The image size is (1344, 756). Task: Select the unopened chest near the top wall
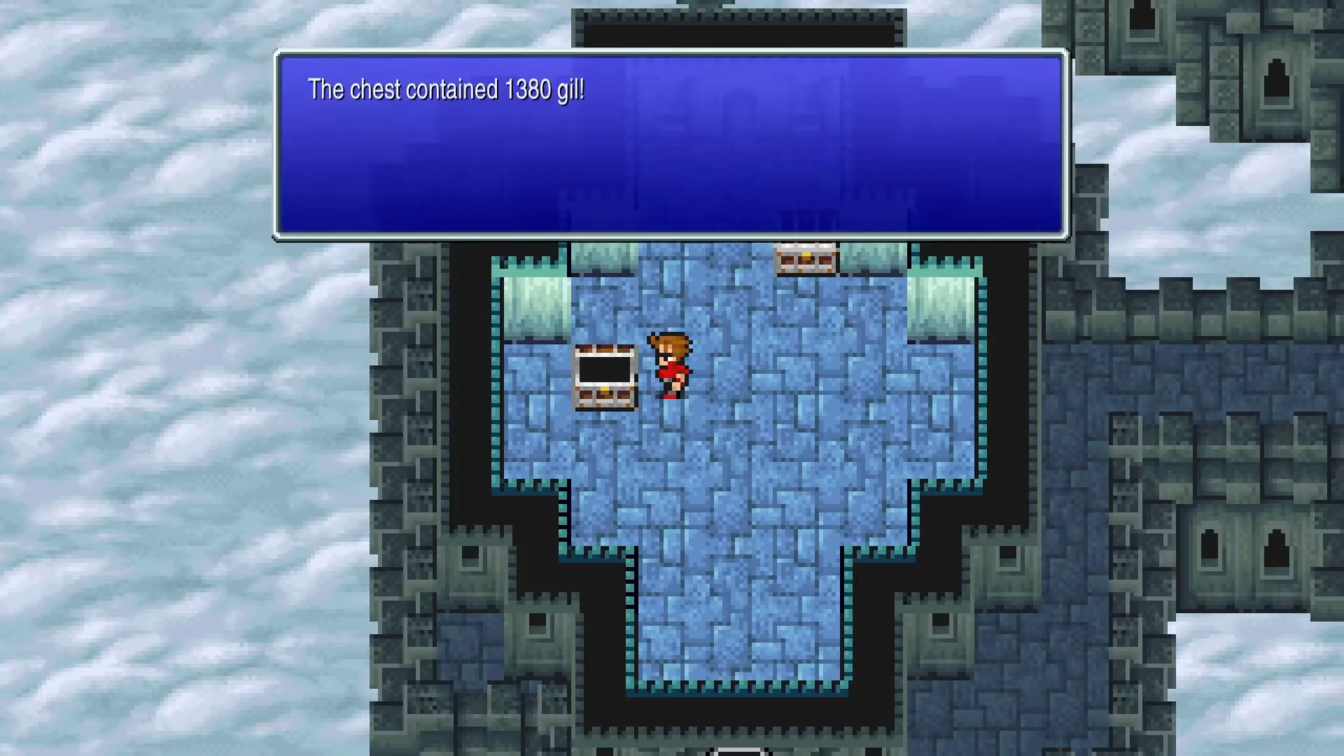click(x=806, y=259)
